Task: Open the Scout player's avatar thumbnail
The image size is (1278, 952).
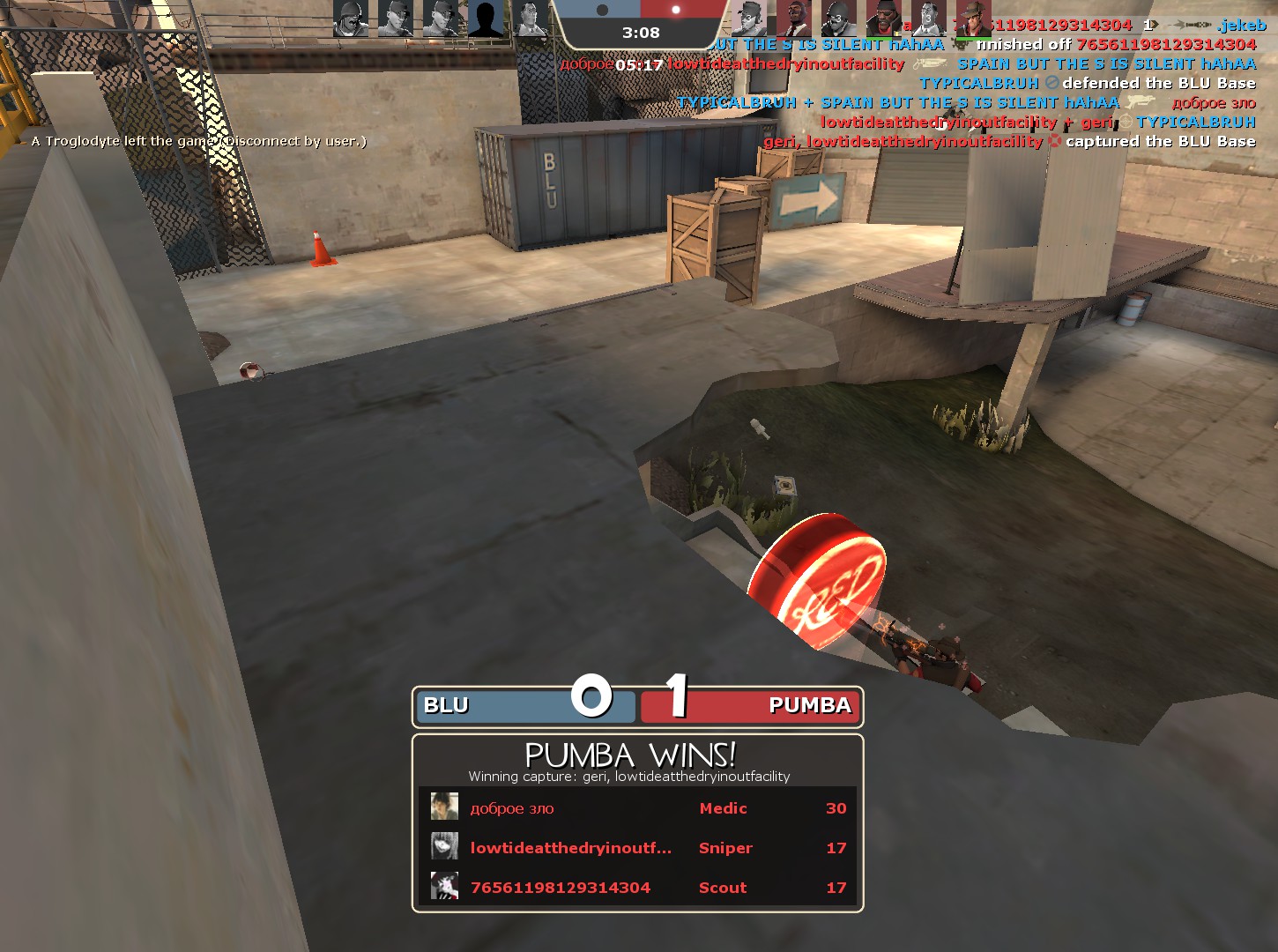Action: (444, 886)
